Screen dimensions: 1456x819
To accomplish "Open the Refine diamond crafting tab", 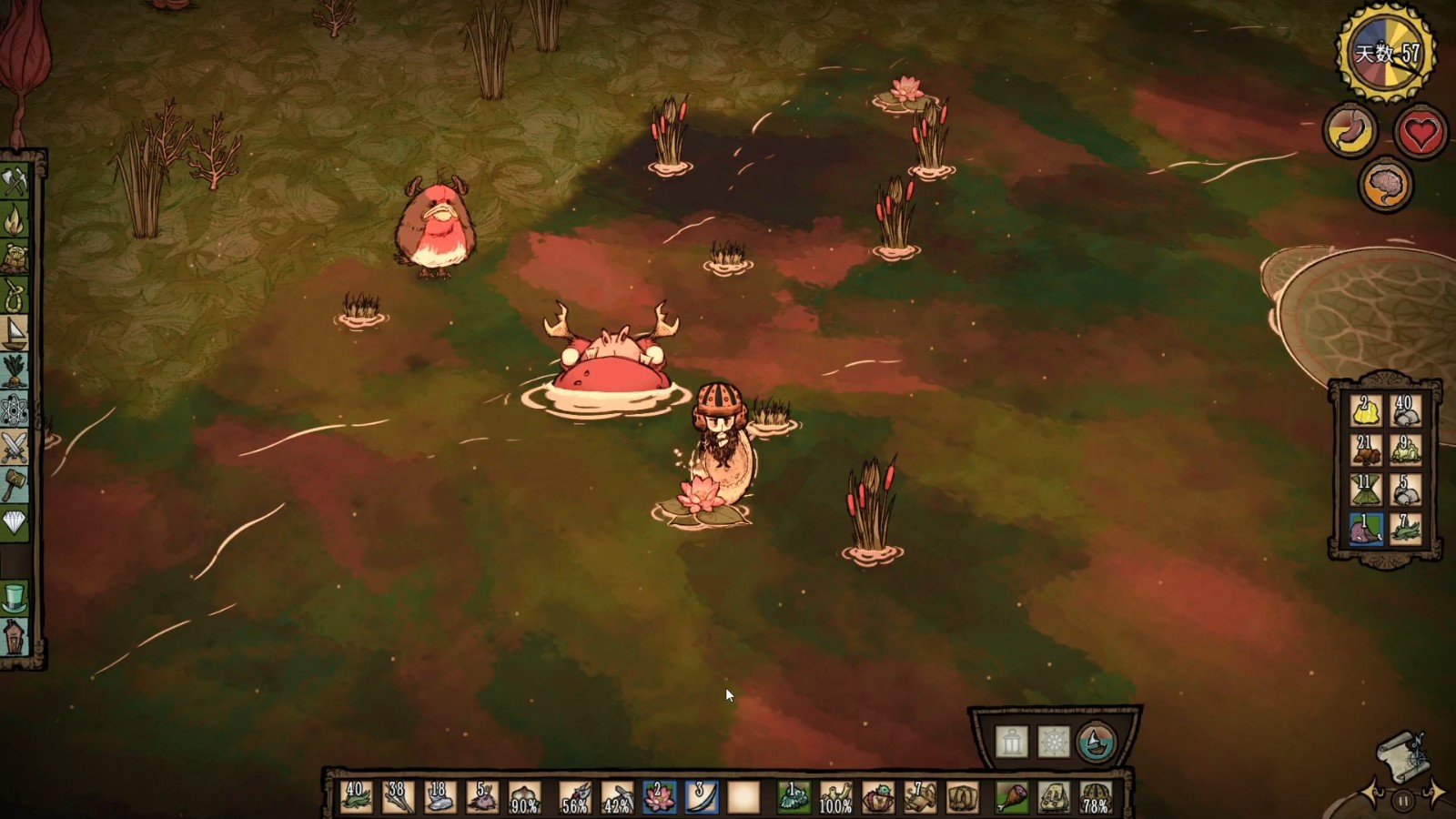I will 15,521.
